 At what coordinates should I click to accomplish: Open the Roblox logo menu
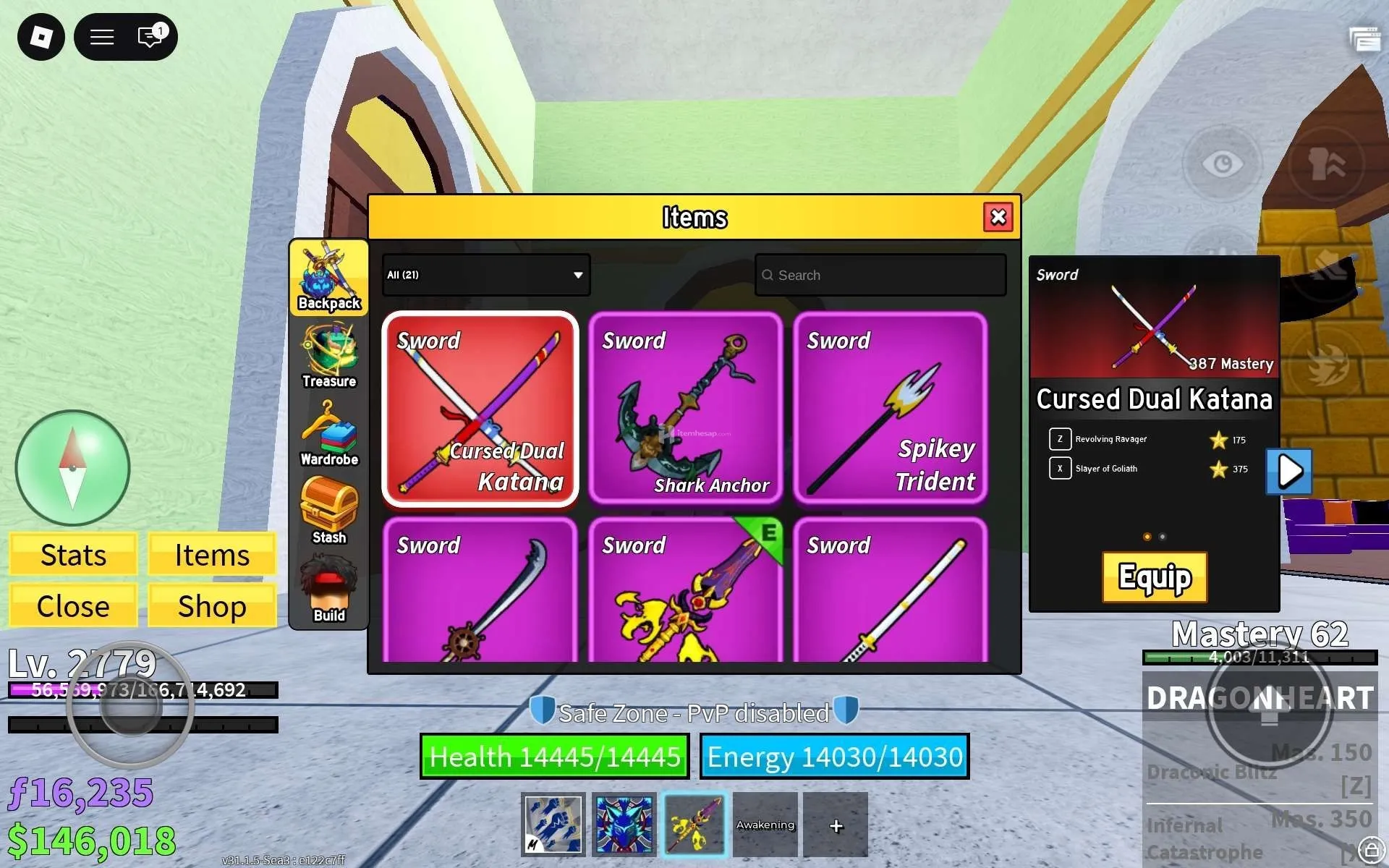tap(41, 37)
